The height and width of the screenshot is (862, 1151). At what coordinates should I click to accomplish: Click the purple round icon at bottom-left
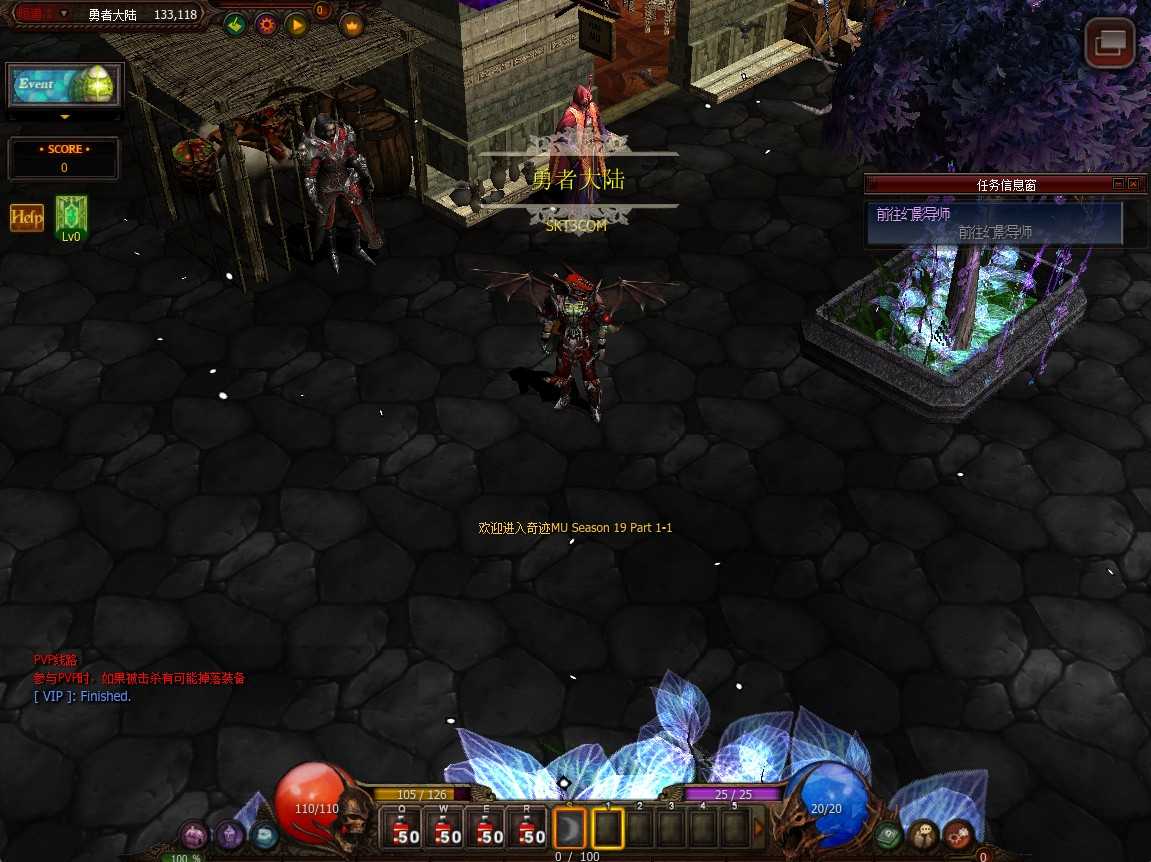coord(193,834)
